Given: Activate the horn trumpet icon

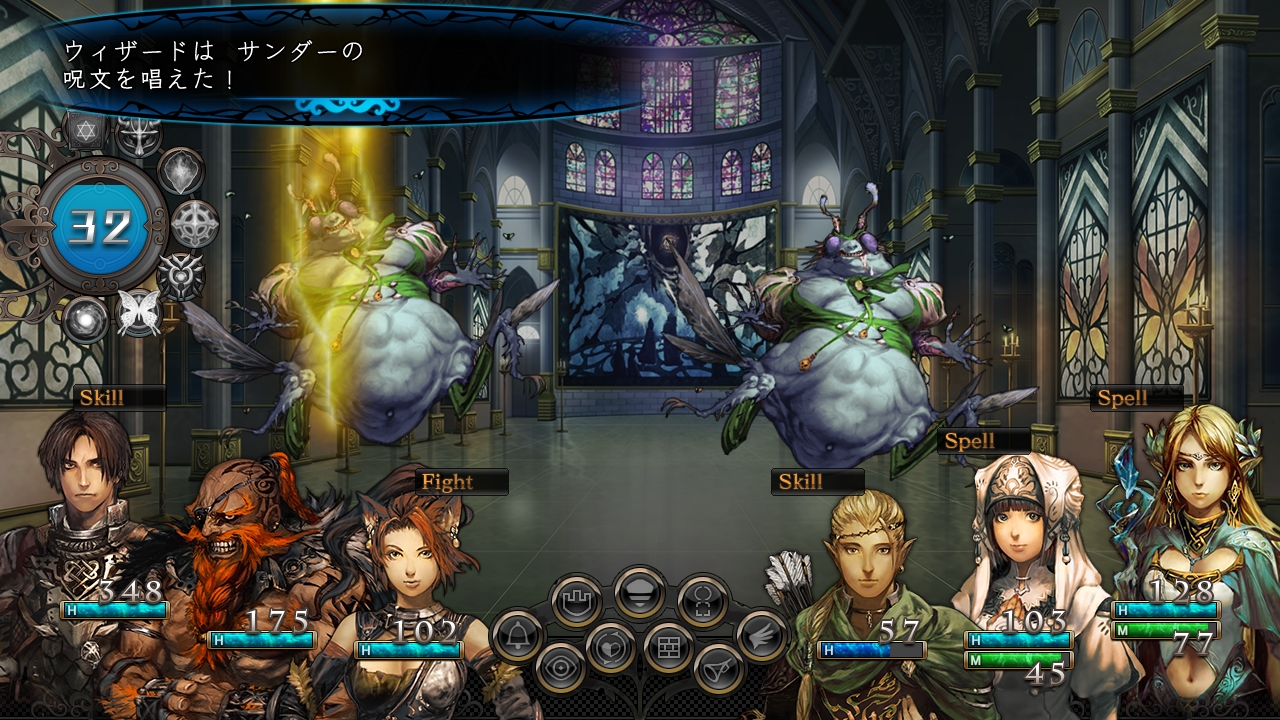Looking at the screenshot, I should (x=718, y=668).
